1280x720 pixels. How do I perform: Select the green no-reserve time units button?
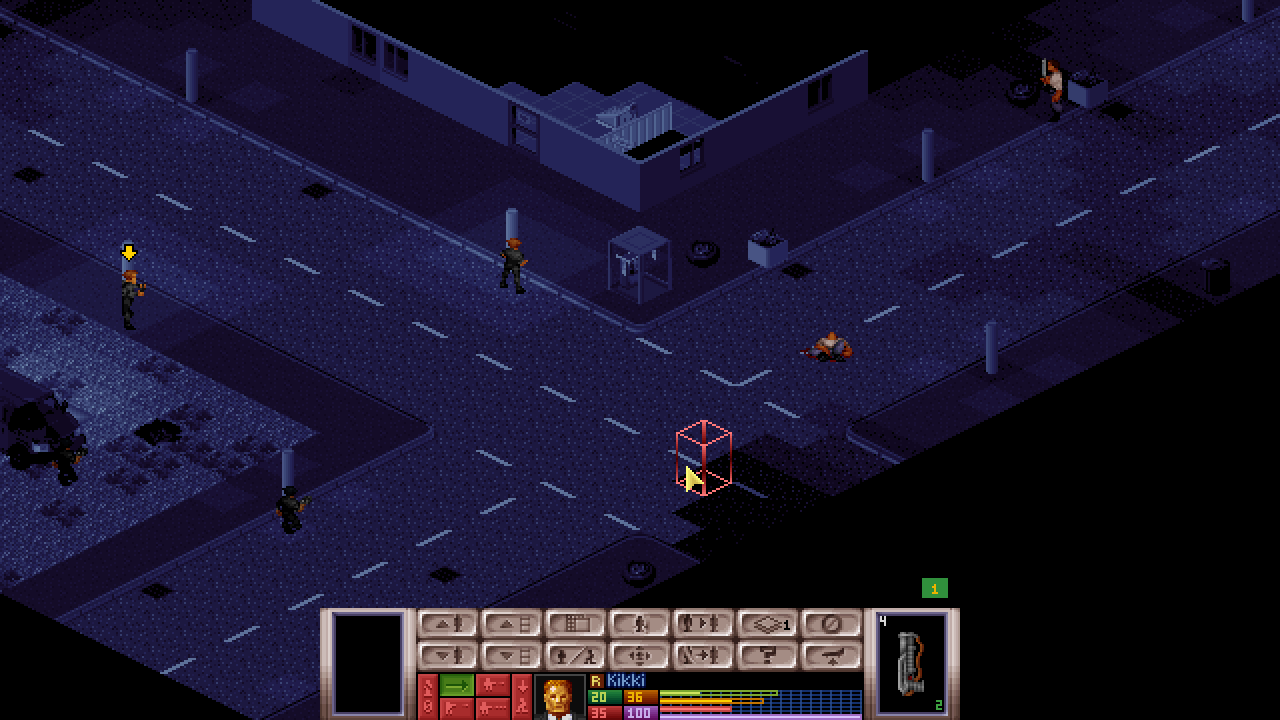pyautogui.click(x=457, y=685)
